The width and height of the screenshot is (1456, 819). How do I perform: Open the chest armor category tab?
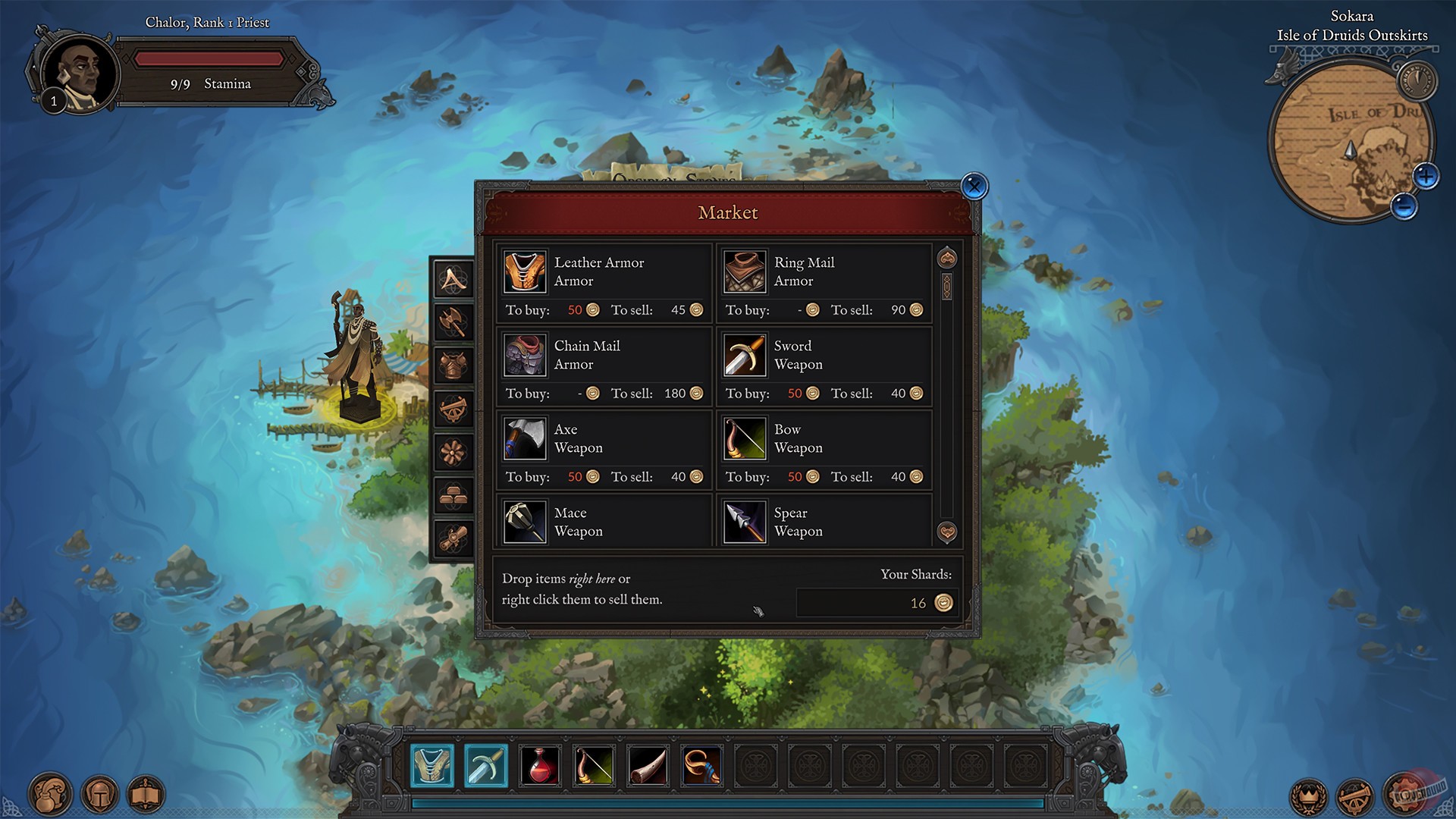[x=453, y=366]
